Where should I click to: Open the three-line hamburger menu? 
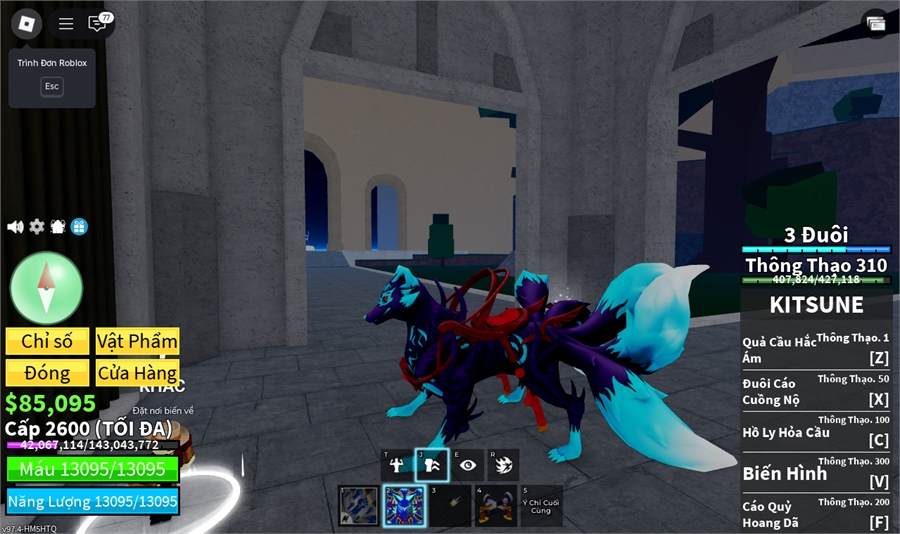66,24
